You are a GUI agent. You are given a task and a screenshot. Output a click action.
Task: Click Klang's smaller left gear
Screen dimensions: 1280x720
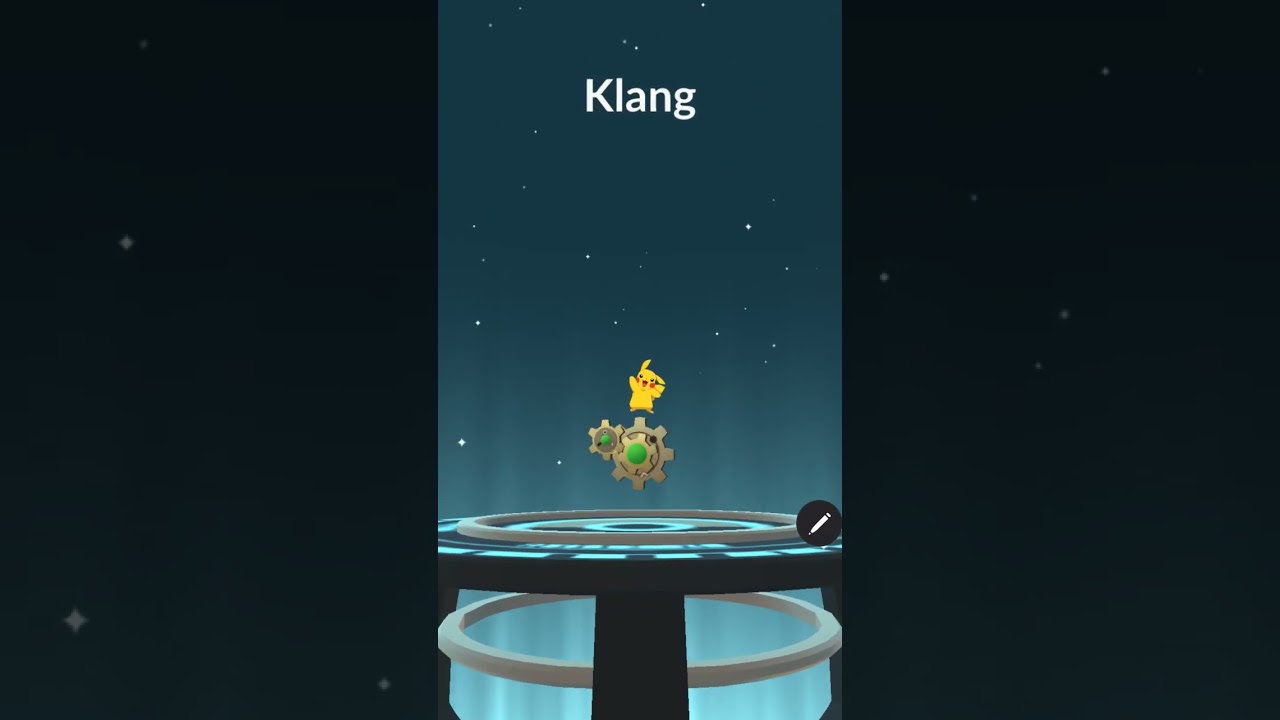(604, 440)
